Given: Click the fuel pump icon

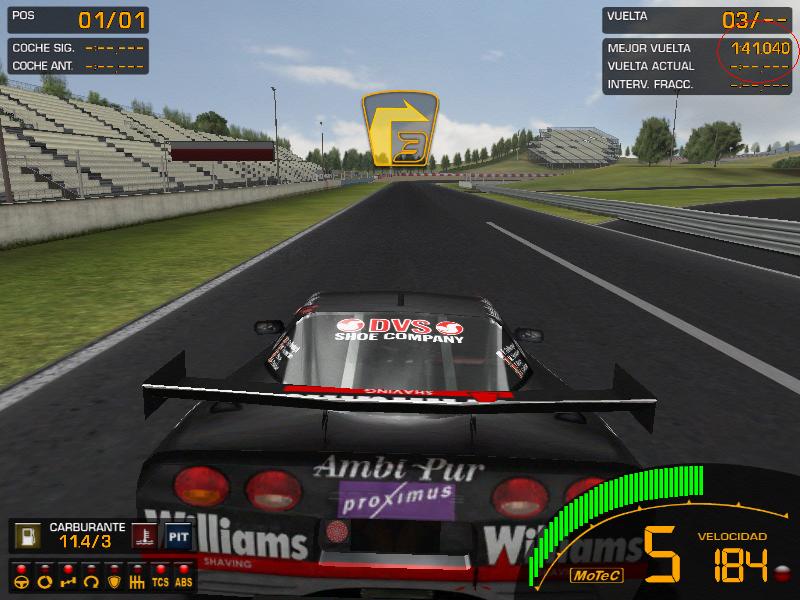Looking at the screenshot, I should coord(25,537).
